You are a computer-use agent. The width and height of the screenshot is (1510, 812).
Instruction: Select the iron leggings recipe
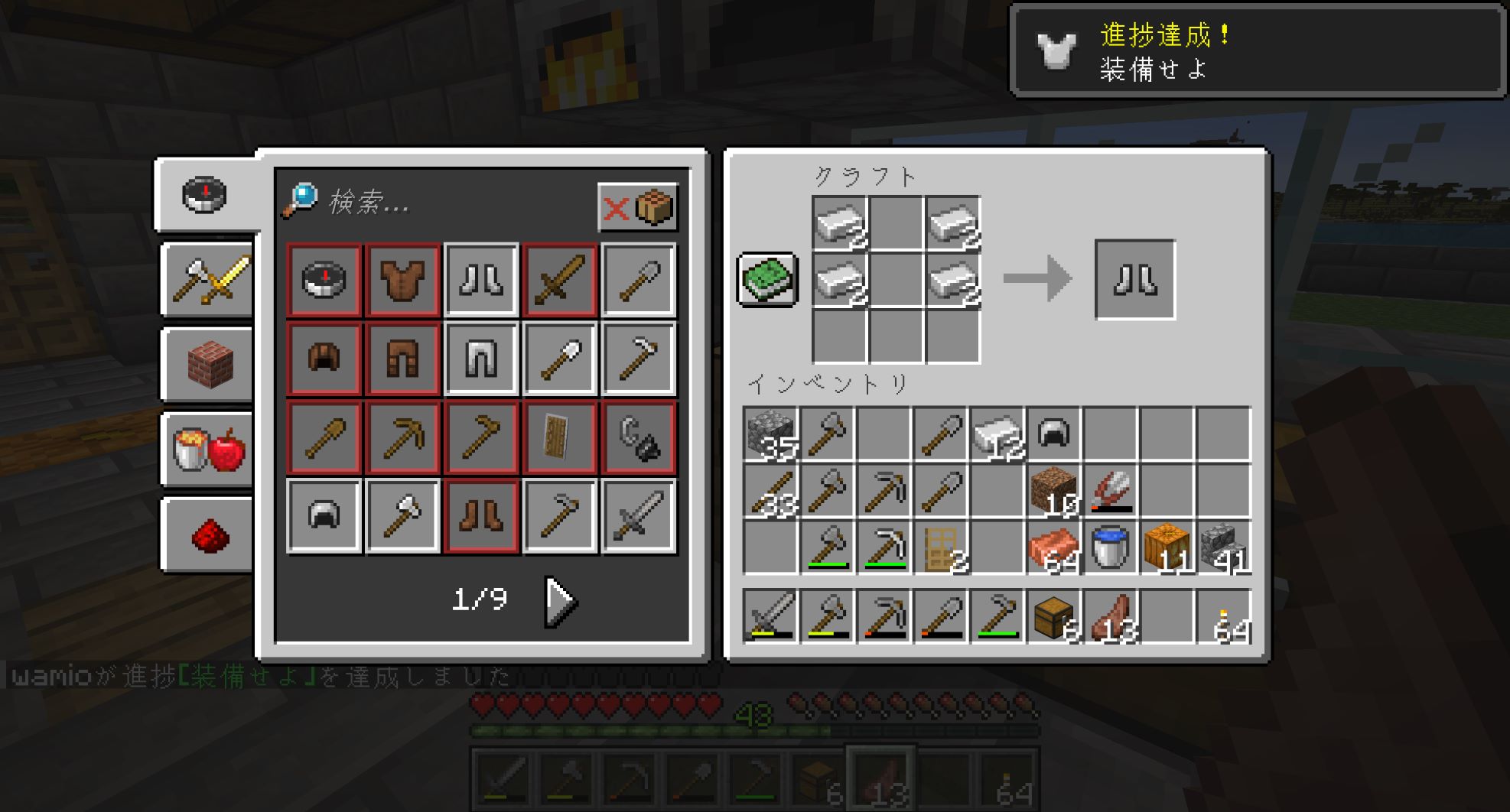[x=481, y=359]
